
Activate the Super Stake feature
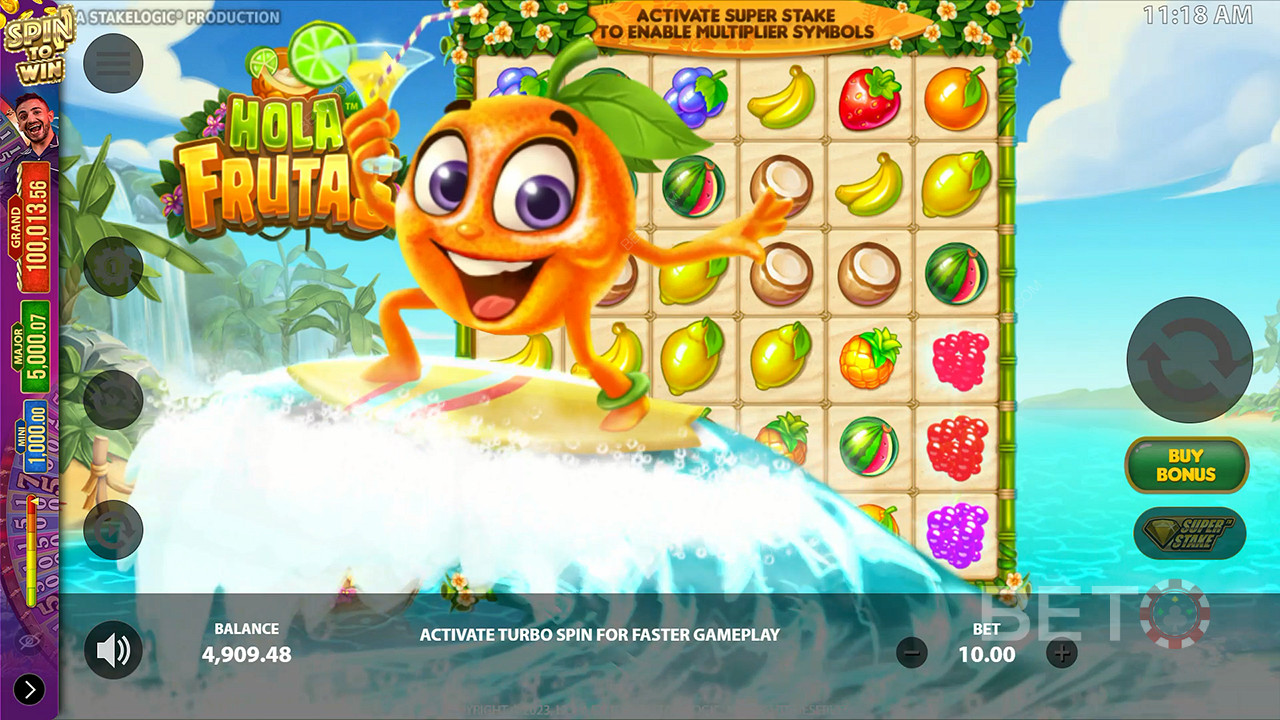point(1189,532)
